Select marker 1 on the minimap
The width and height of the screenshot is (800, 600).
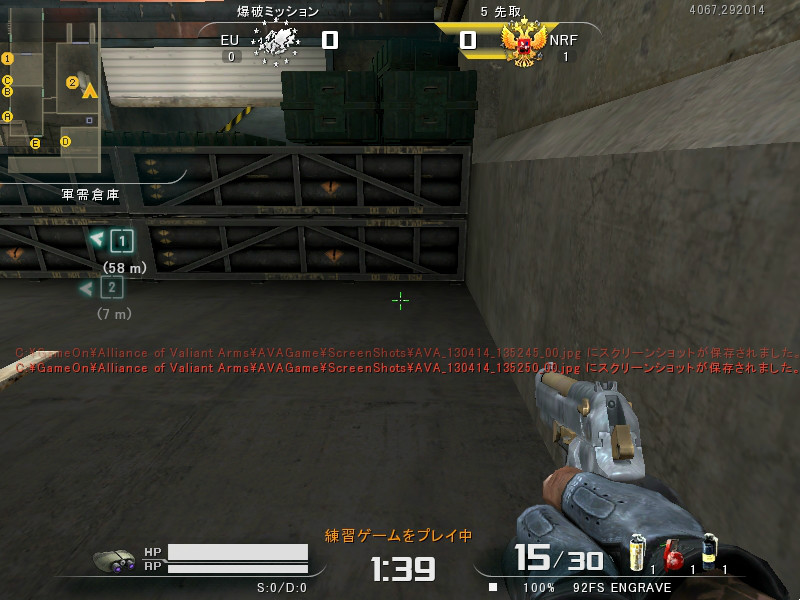[x=7, y=59]
